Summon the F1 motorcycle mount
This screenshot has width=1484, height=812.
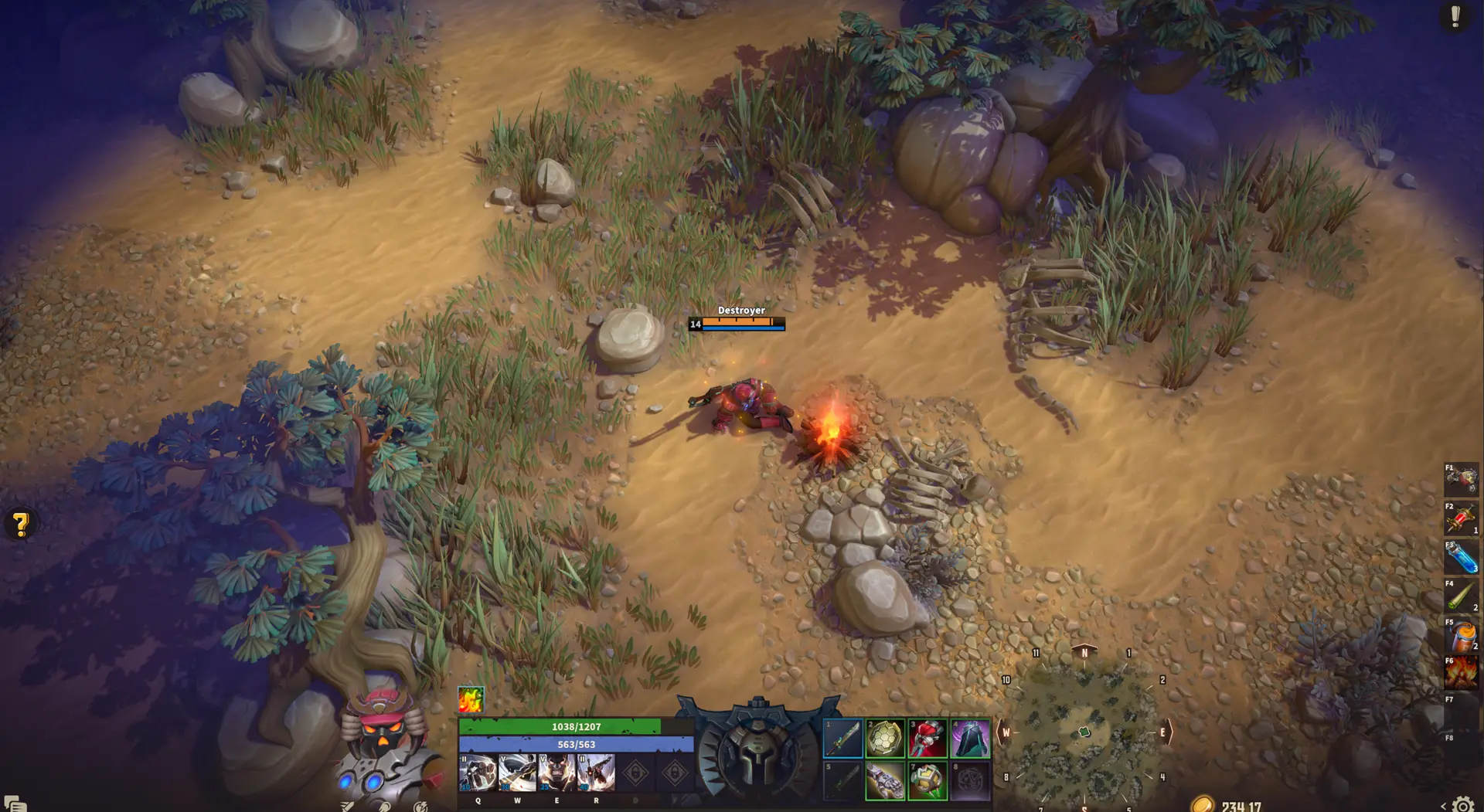pos(1461,480)
